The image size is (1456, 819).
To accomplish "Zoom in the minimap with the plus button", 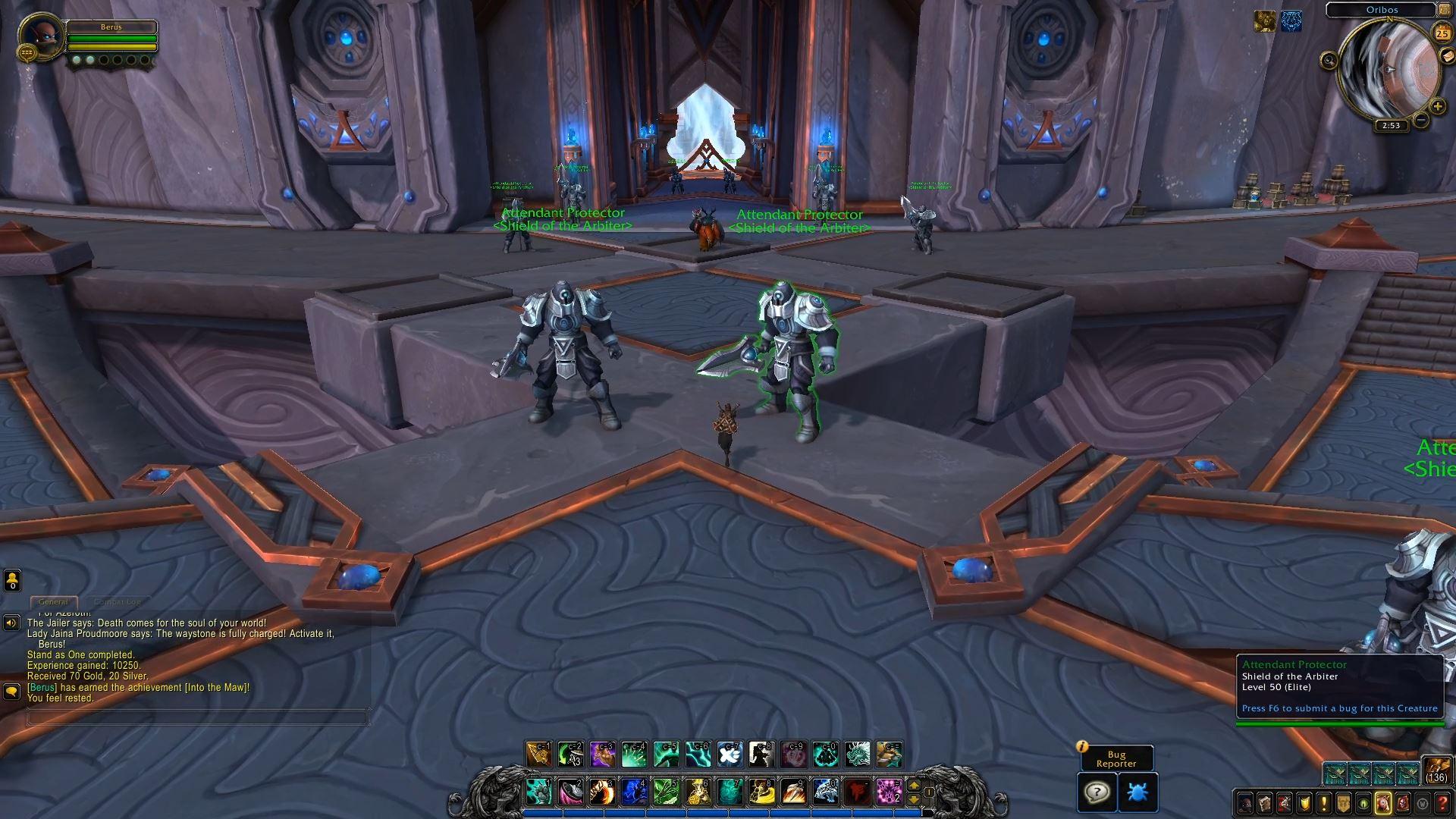I will tap(1436, 106).
